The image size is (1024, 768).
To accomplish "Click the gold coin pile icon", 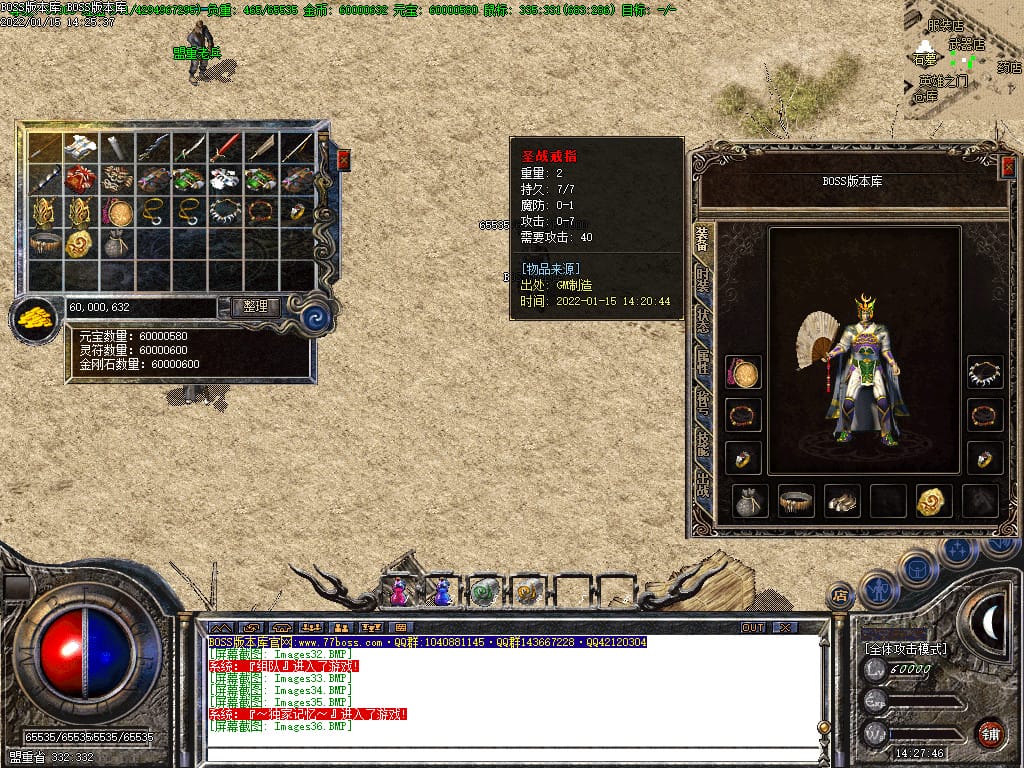I will point(35,319).
